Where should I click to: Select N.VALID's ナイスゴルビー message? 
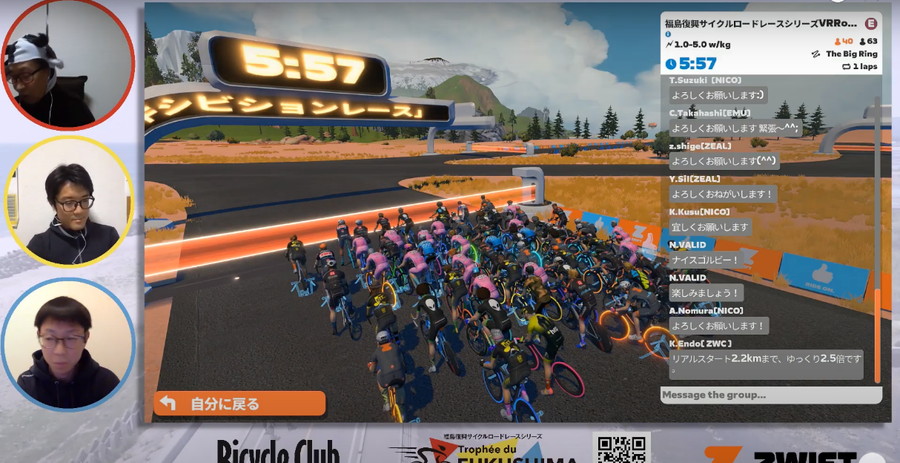click(x=706, y=259)
